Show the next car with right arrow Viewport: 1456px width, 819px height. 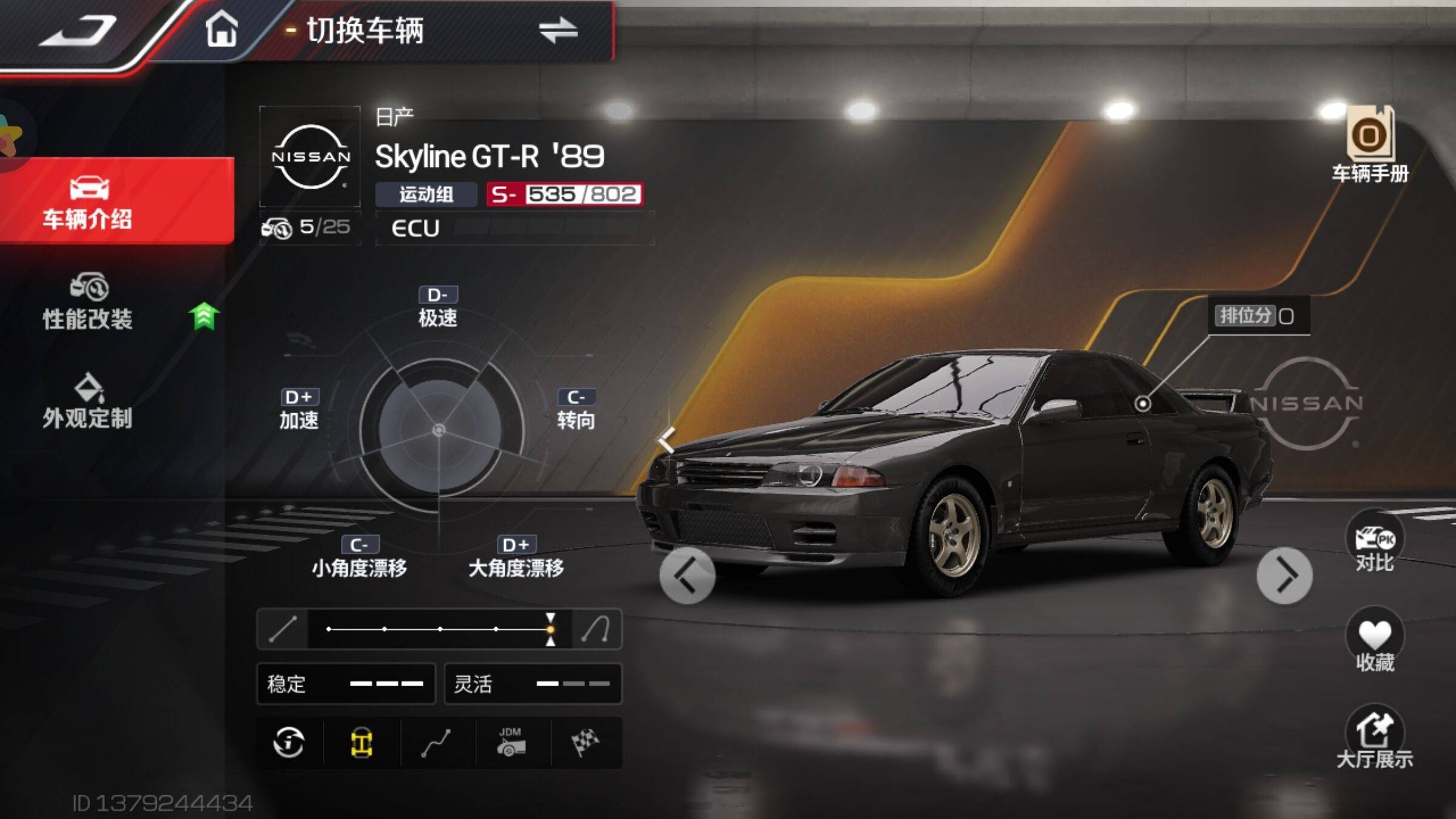pos(1284,575)
